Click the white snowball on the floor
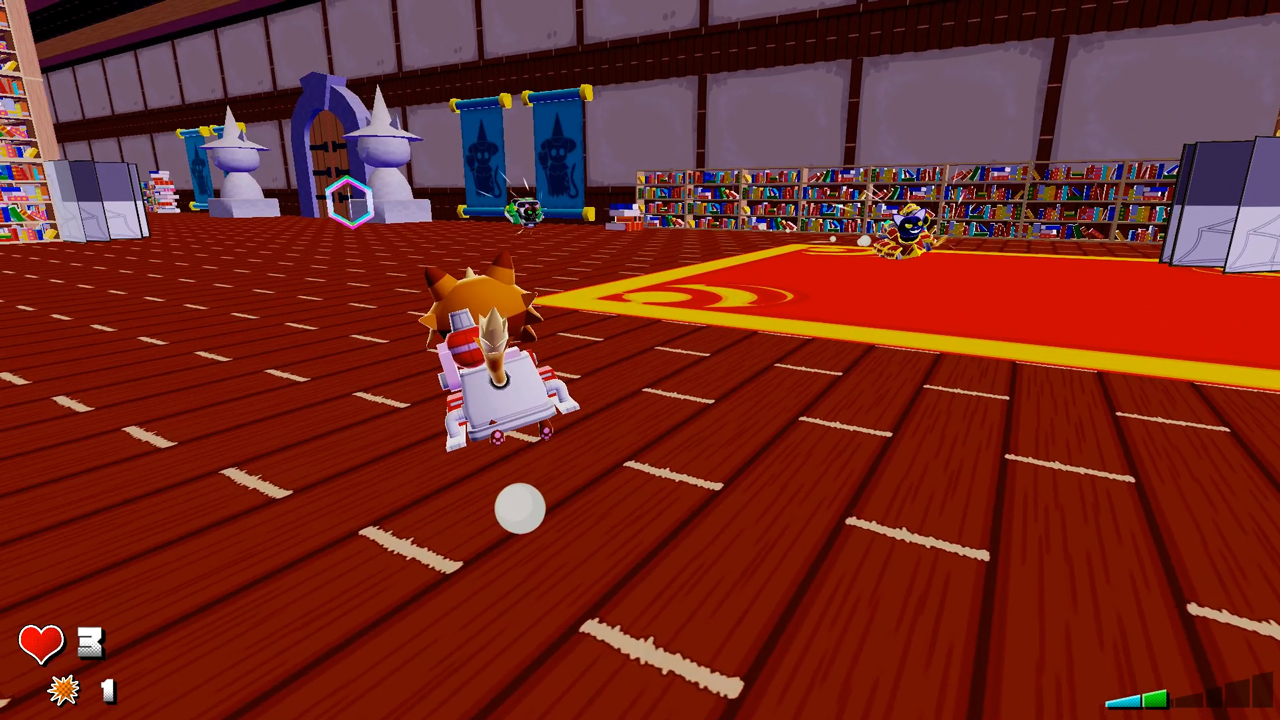Screen dimensions: 1280x720 point(519,509)
